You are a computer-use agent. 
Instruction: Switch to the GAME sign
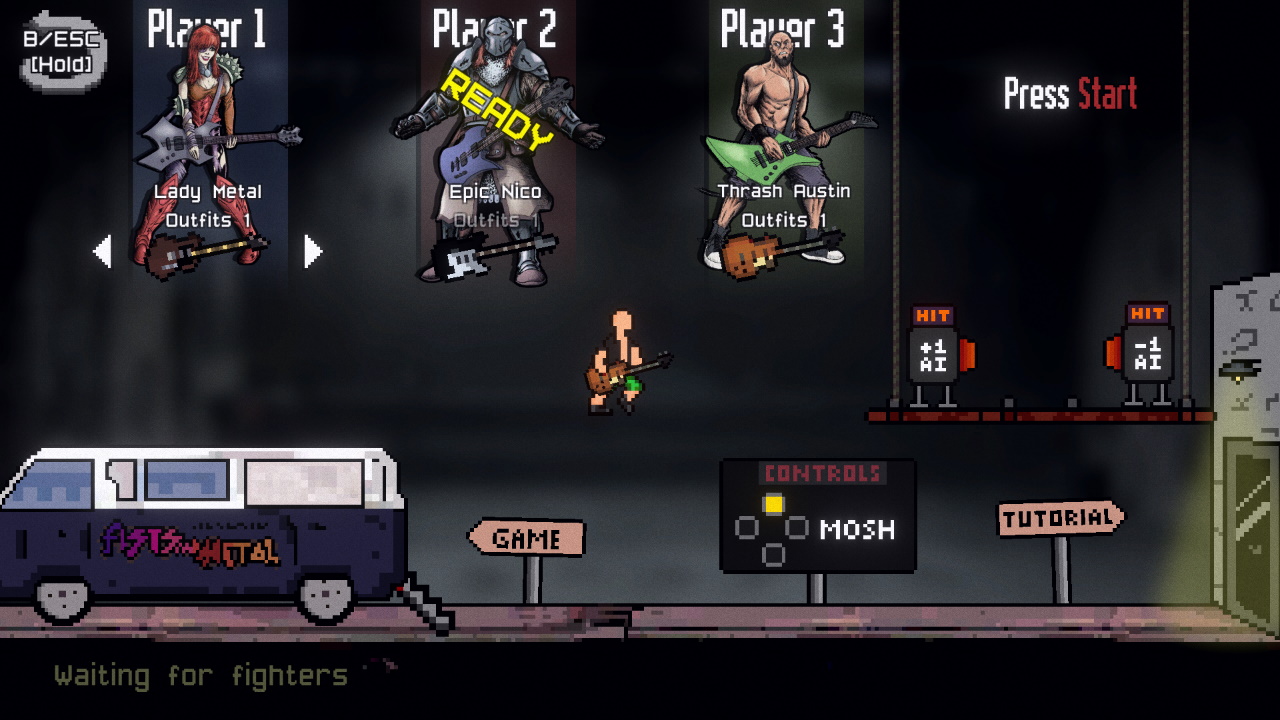pyautogui.click(x=527, y=538)
